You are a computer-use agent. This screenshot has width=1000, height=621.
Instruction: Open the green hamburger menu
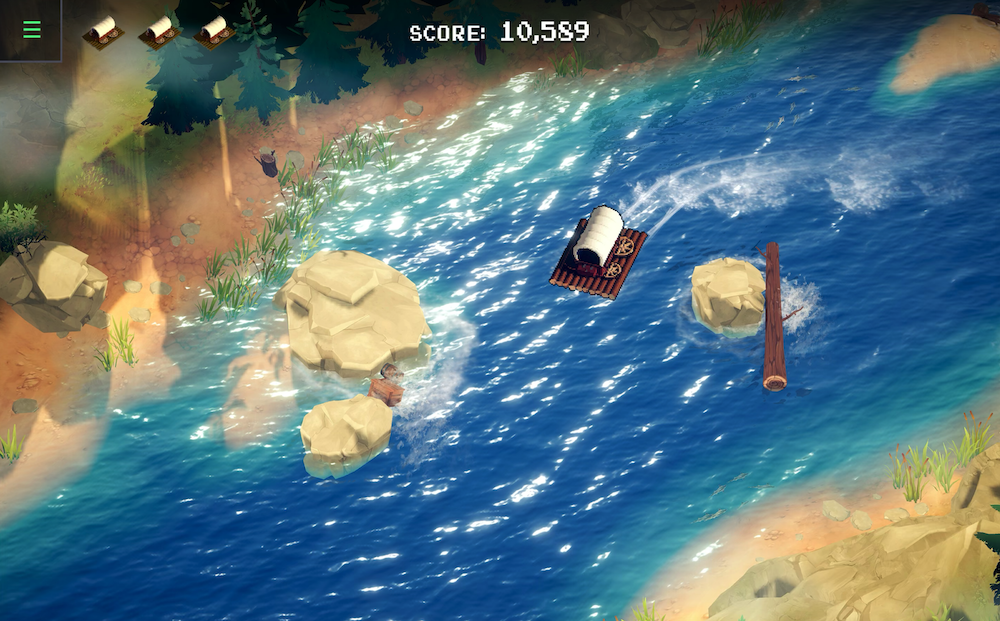[x=32, y=29]
